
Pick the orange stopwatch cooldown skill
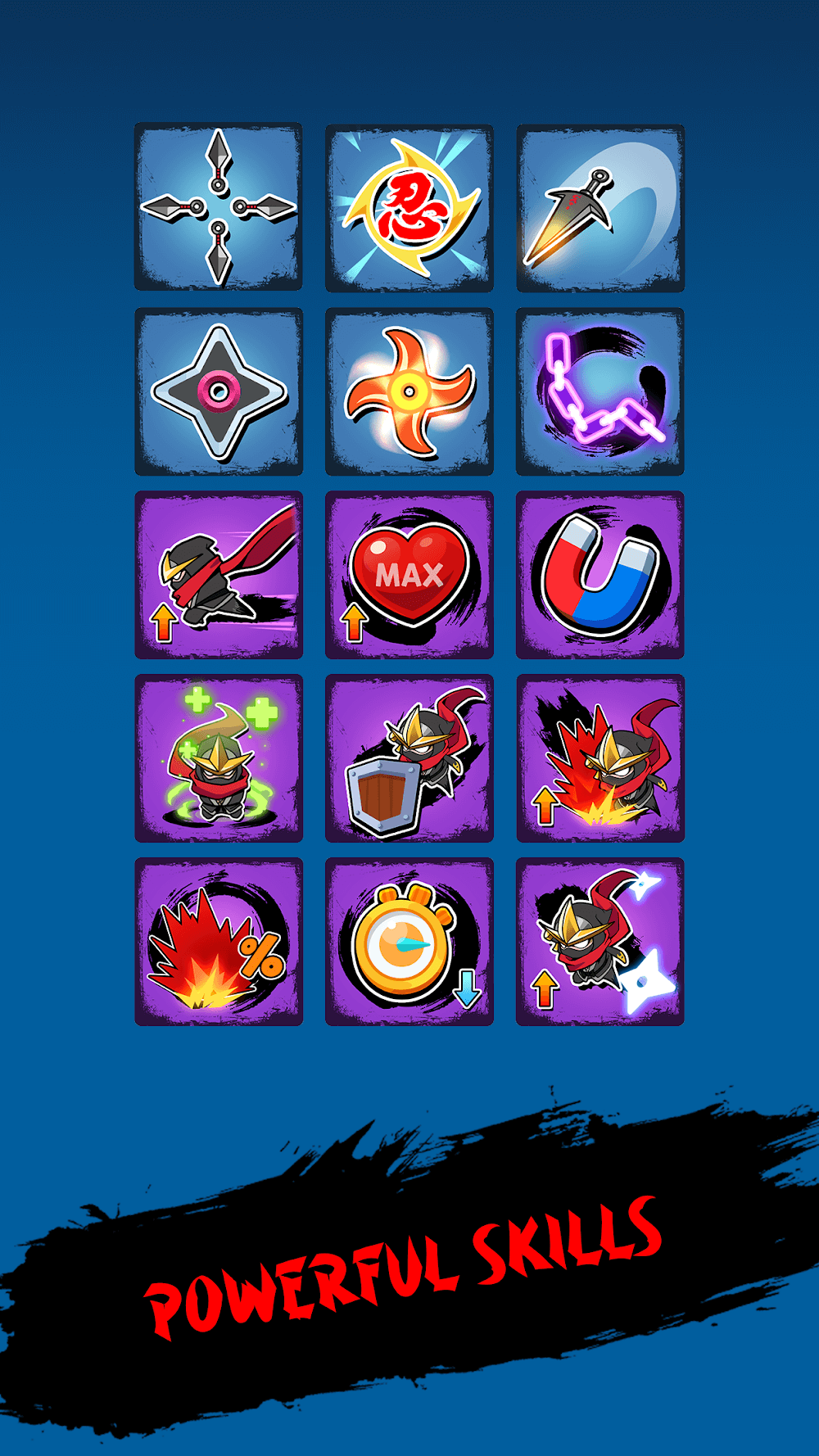pos(409,942)
